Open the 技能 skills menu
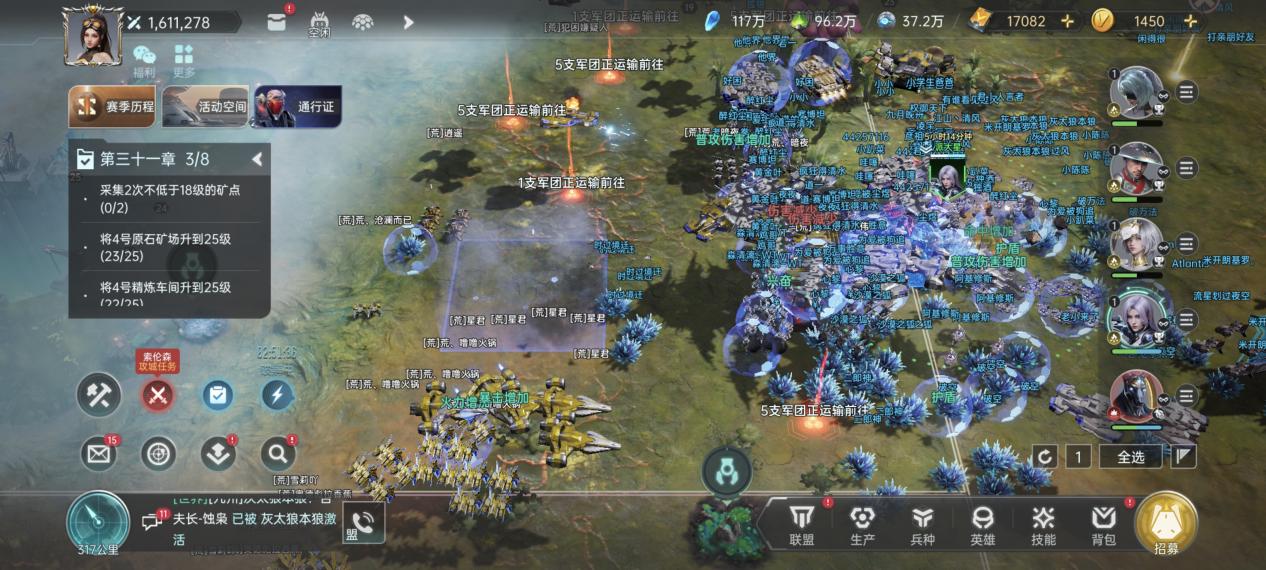This screenshot has height=570, width=1266. pyautogui.click(x=1043, y=523)
